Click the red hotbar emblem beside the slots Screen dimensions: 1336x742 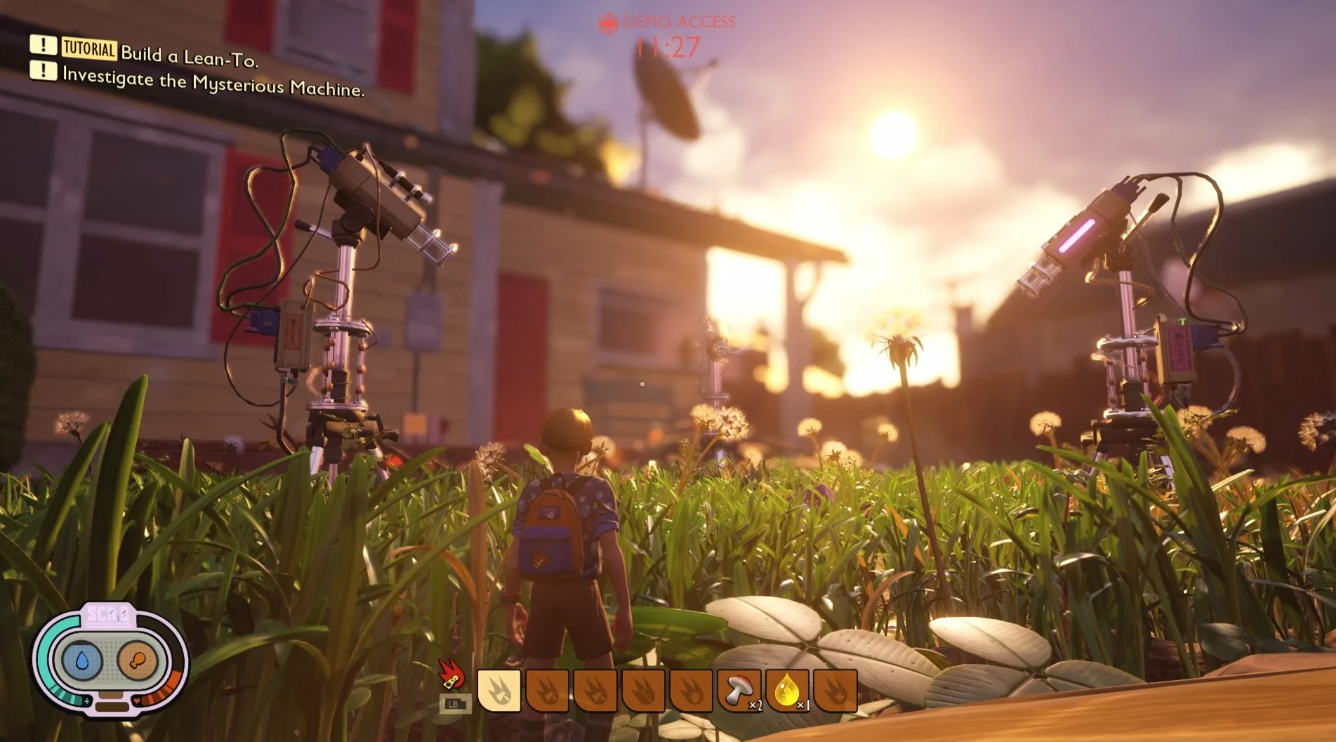[x=451, y=676]
